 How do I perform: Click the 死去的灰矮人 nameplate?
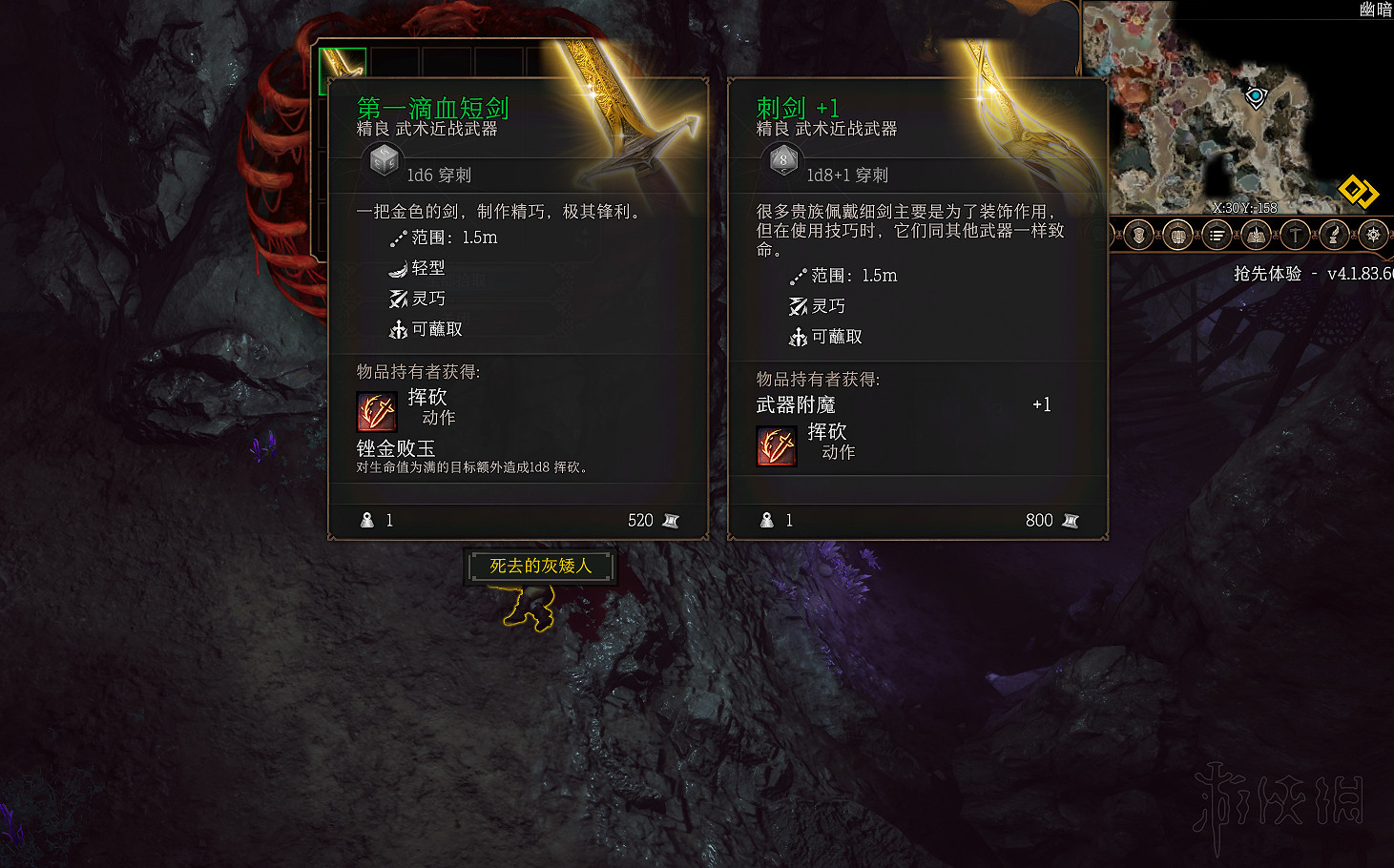point(540,565)
